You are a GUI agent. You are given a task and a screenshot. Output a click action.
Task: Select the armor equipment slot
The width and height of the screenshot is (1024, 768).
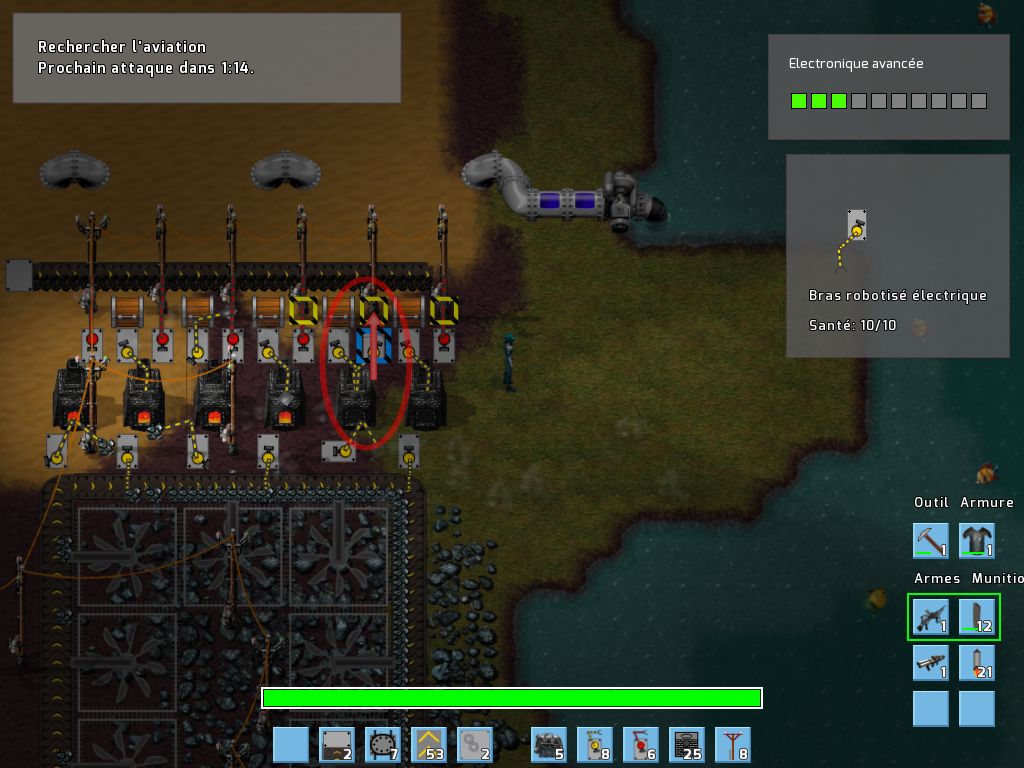point(977,540)
